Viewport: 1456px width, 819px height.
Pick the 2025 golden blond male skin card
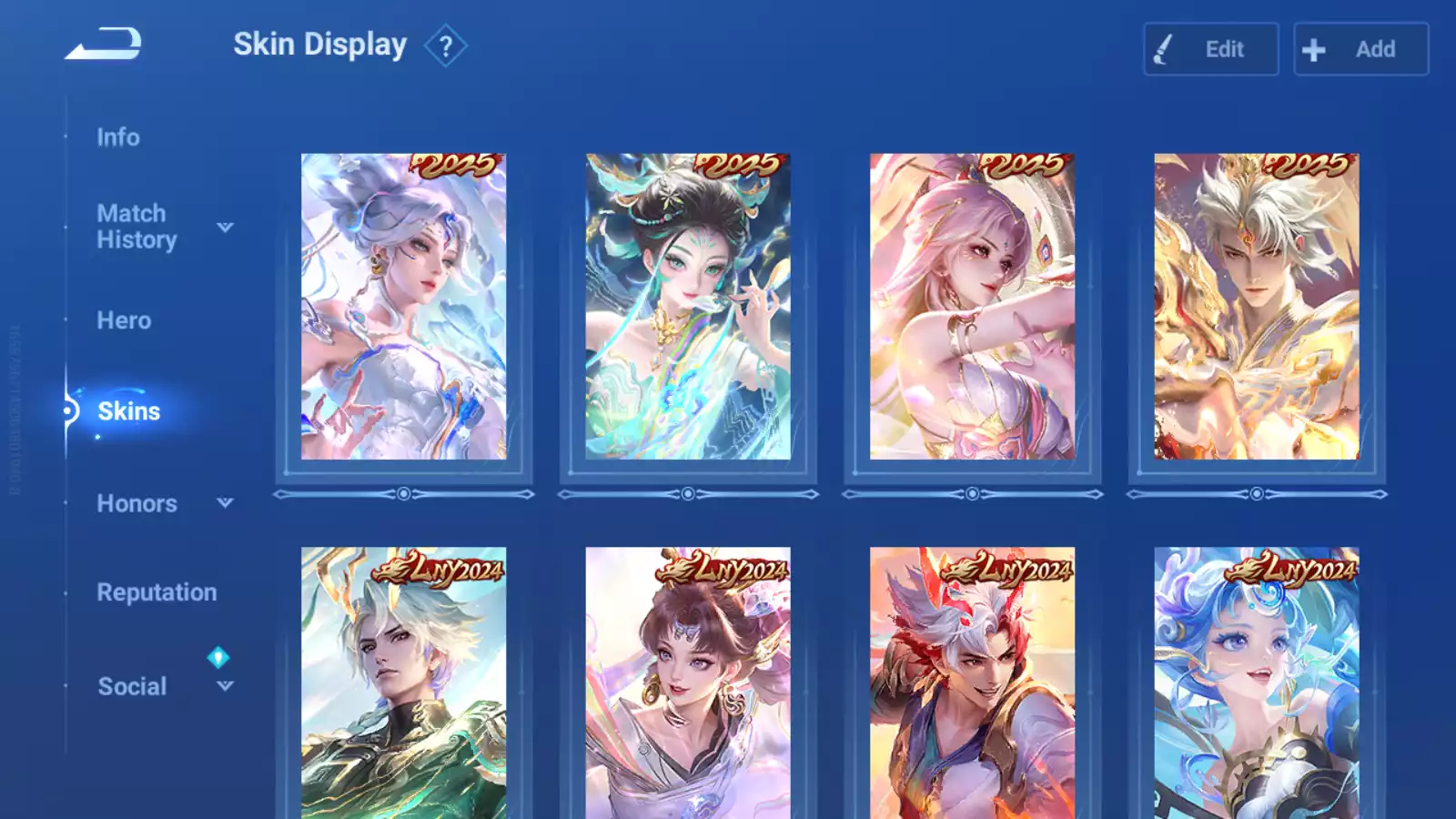tap(1257, 307)
